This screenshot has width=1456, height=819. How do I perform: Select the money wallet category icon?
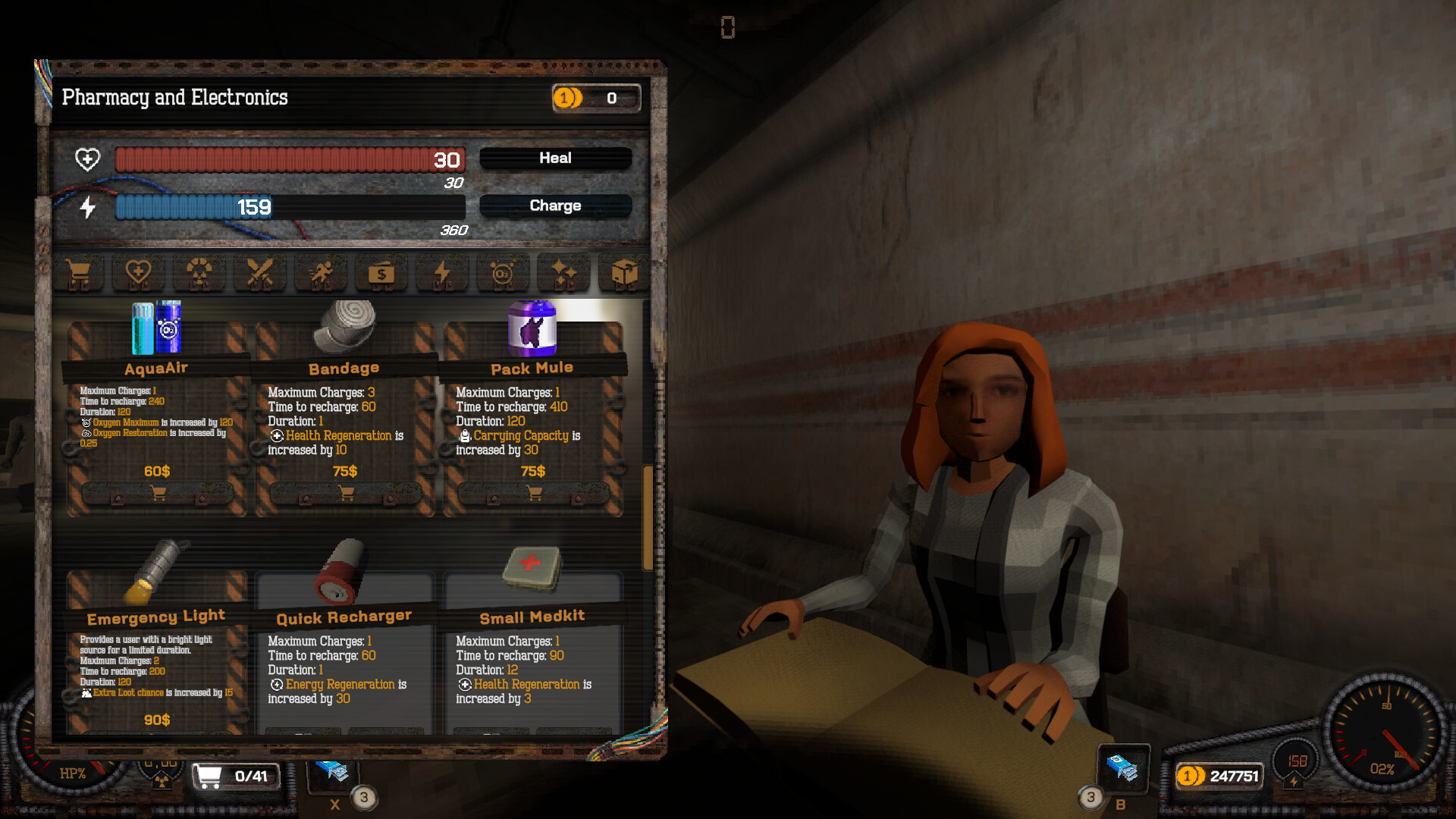click(x=381, y=273)
